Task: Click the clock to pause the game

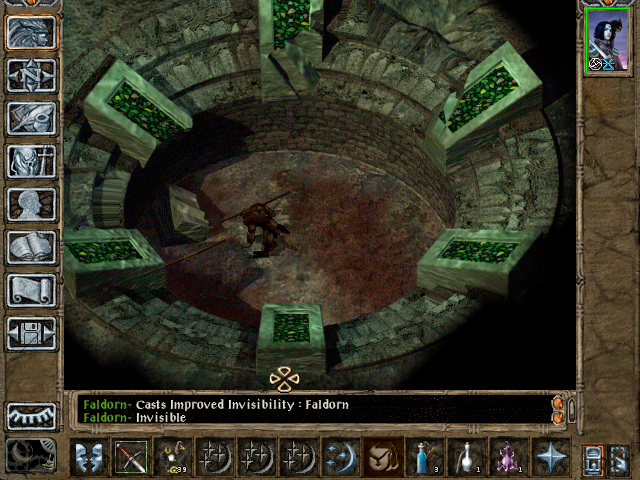Action: (31, 455)
